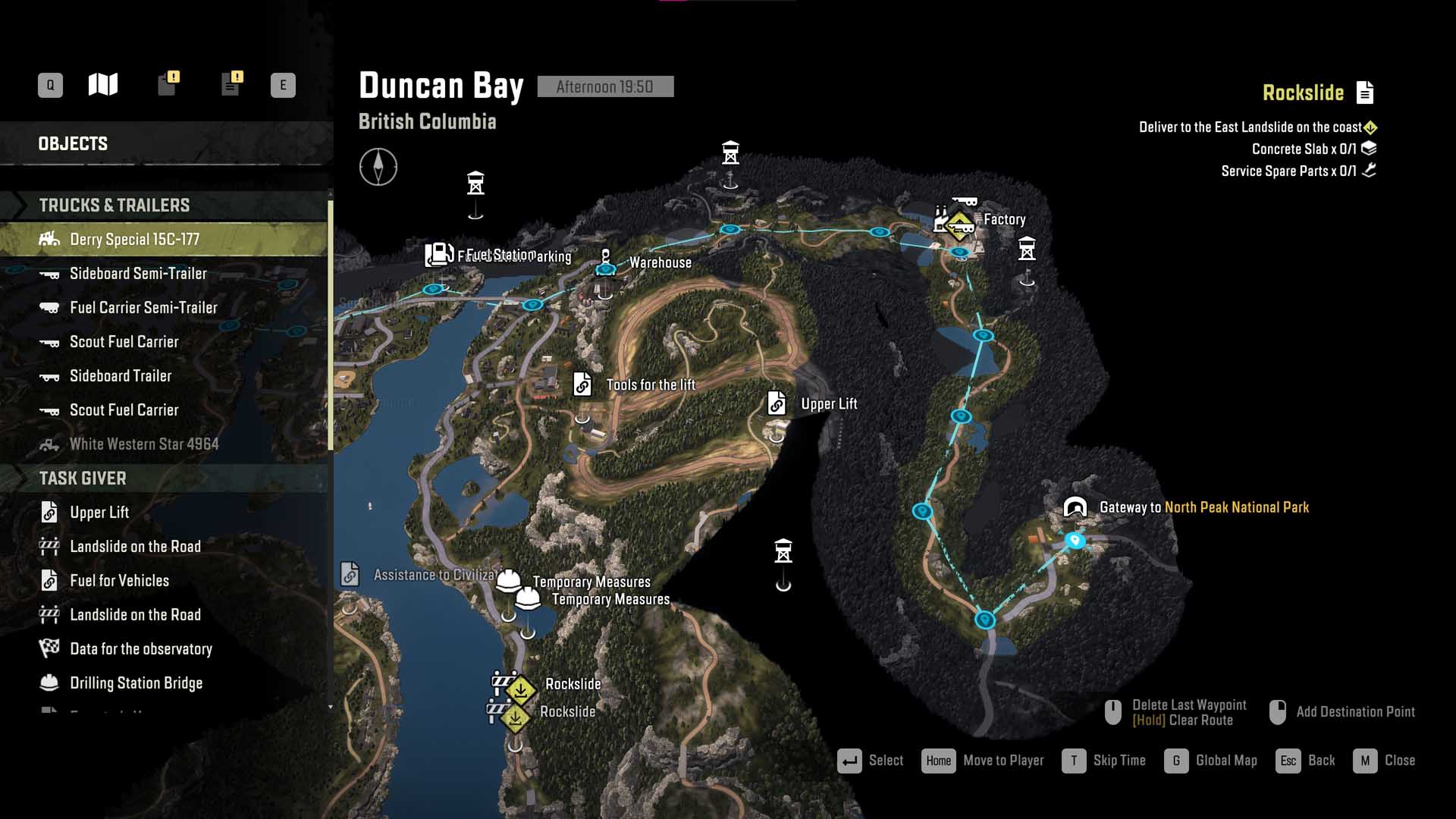Image resolution: width=1456 pixels, height=819 pixels.
Task: Open the Rockslide tracked task document icon
Action: [1365, 93]
